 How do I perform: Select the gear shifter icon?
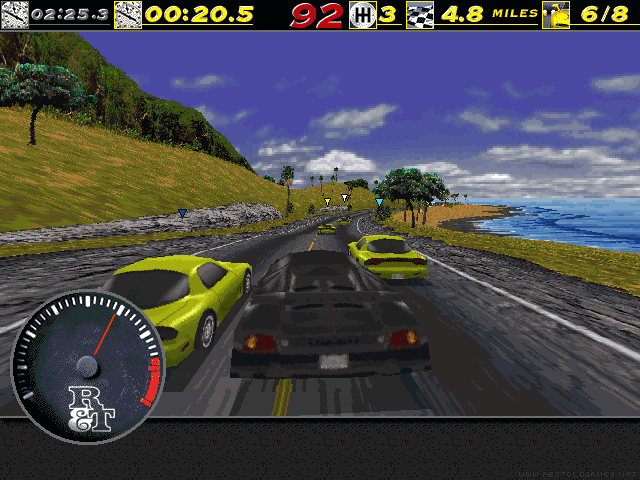point(362,14)
